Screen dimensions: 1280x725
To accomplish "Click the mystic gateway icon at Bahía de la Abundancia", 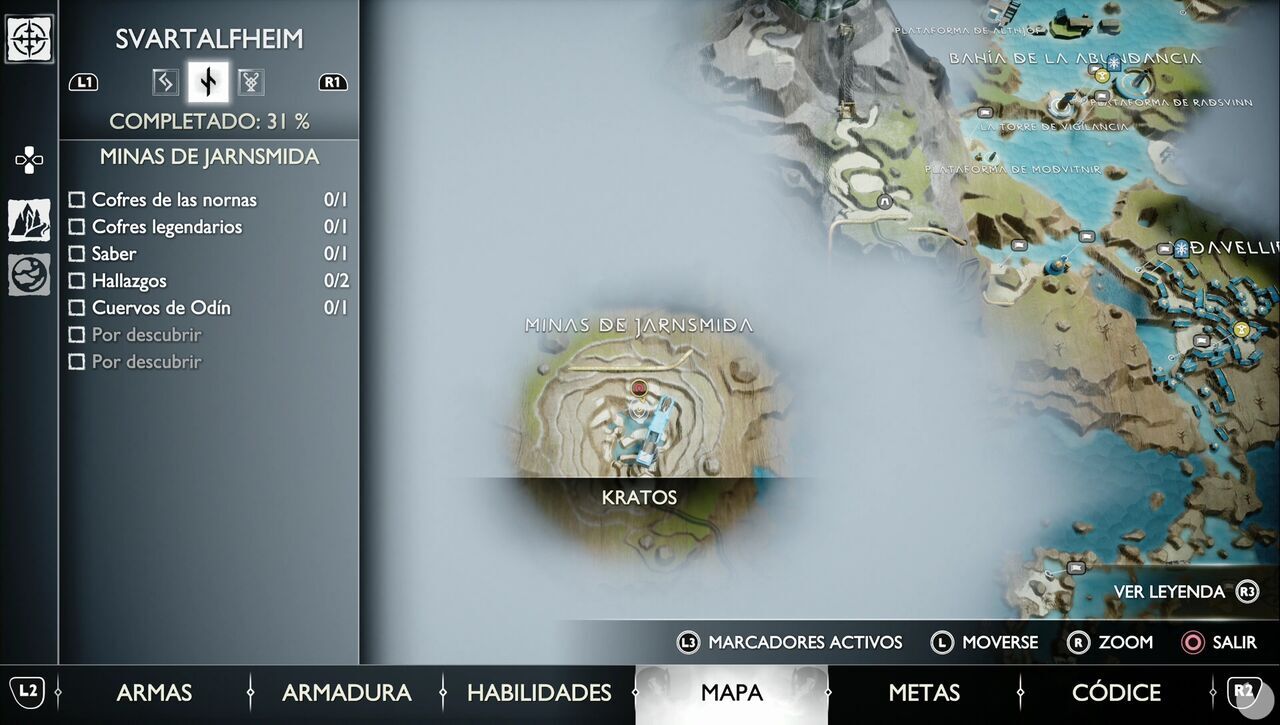I will point(1113,62).
